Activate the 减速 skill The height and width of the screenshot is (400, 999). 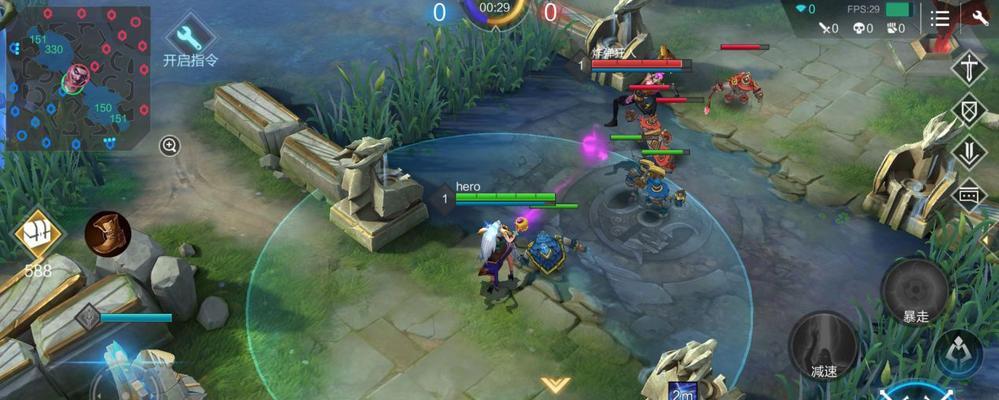tap(823, 344)
